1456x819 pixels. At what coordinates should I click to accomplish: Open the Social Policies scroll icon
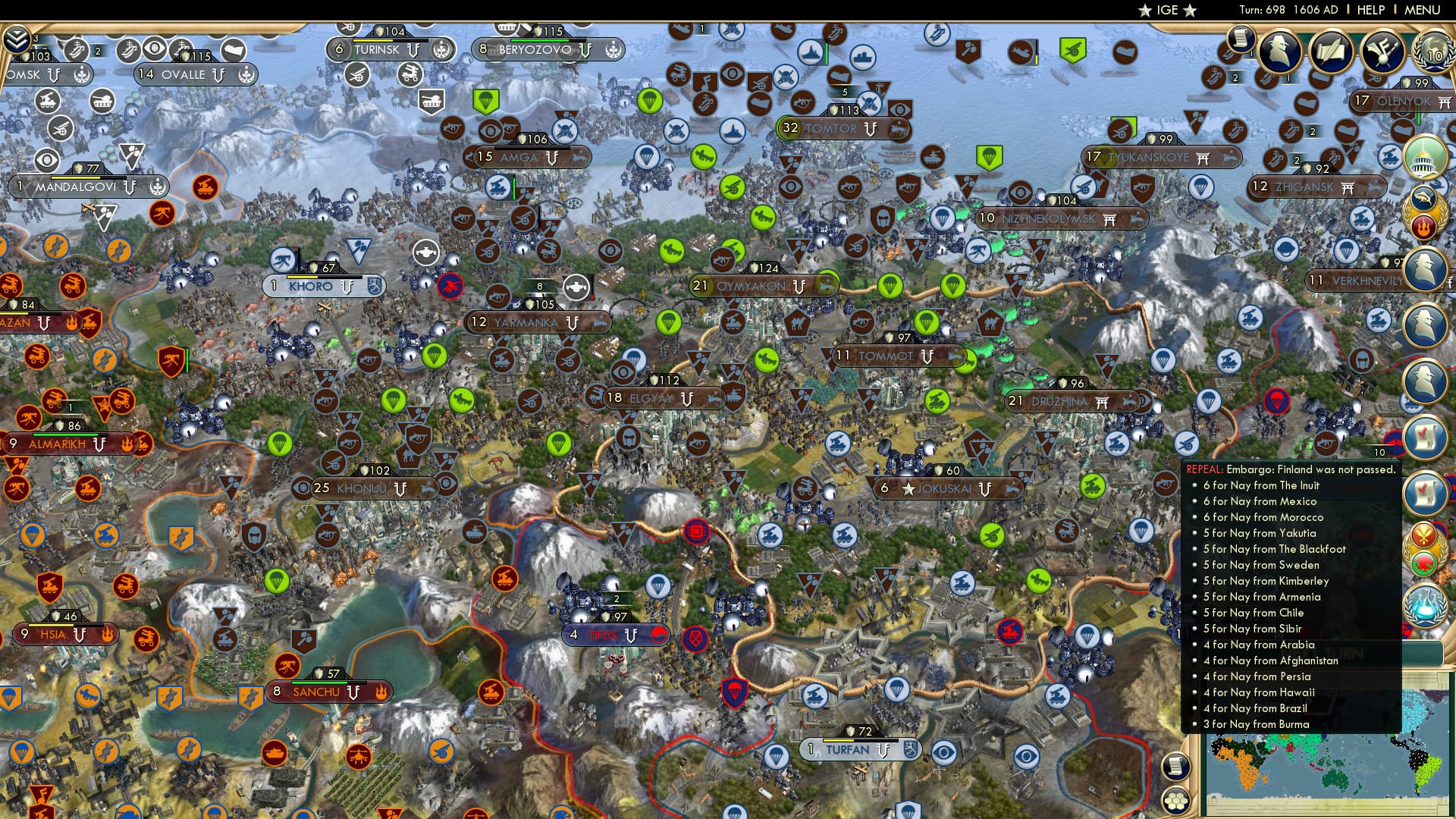click(1241, 42)
